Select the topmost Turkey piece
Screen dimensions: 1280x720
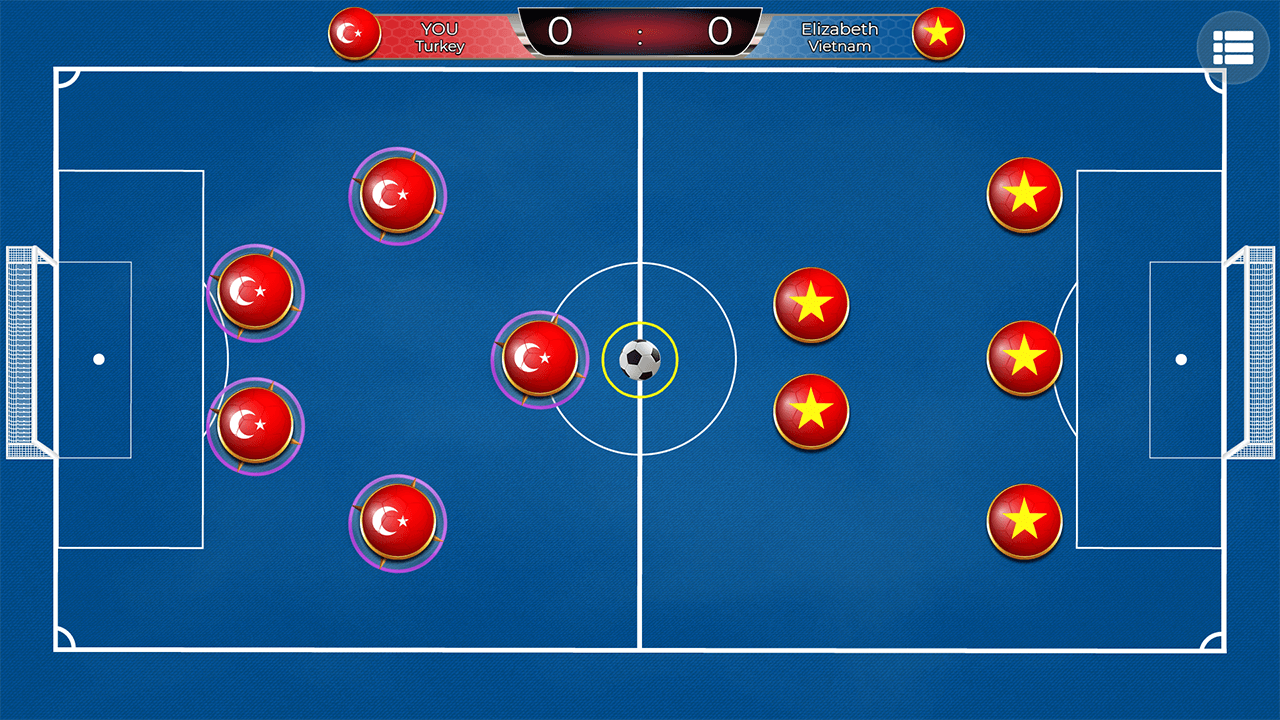point(397,196)
